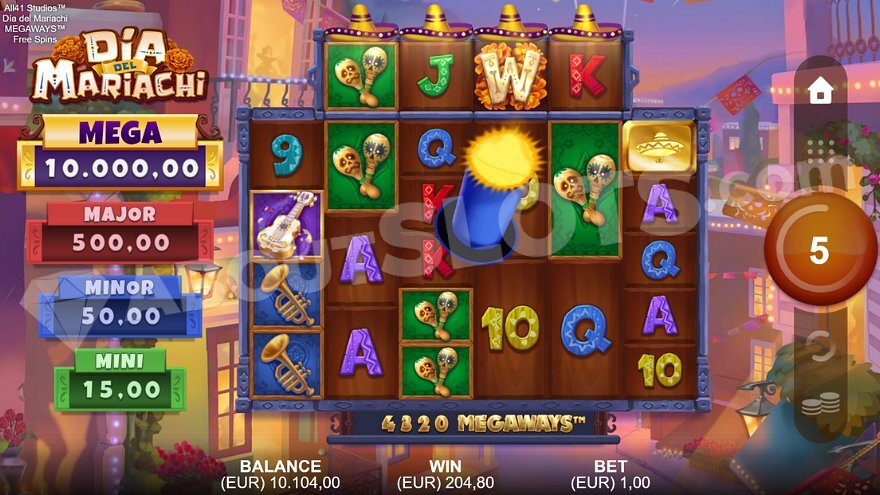
Task: Open the dotted grid menu
Action: (x=820, y=151)
